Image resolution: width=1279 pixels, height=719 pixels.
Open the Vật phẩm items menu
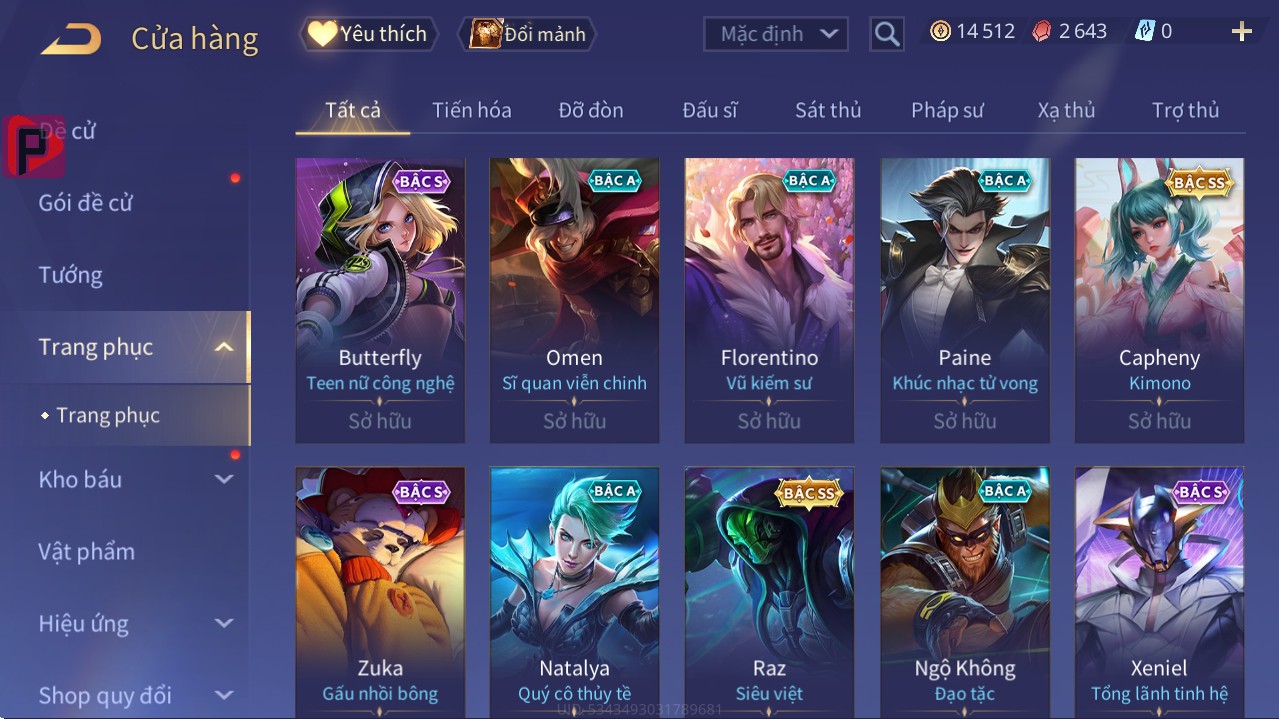[87, 552]
